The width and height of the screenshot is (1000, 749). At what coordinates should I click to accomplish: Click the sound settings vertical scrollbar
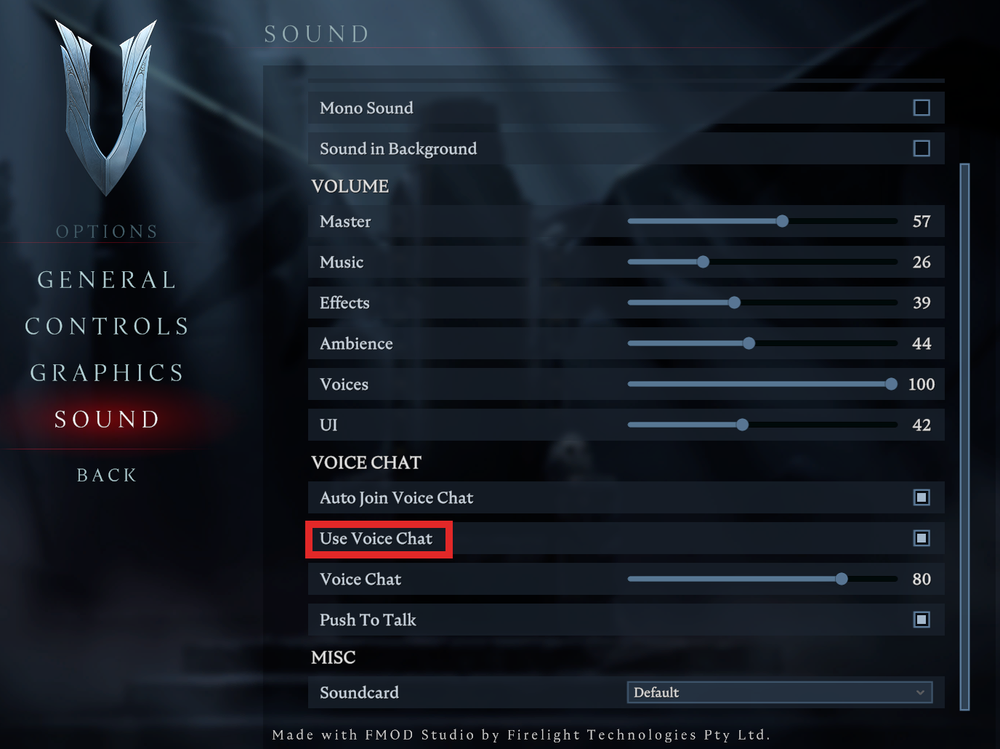965,430
